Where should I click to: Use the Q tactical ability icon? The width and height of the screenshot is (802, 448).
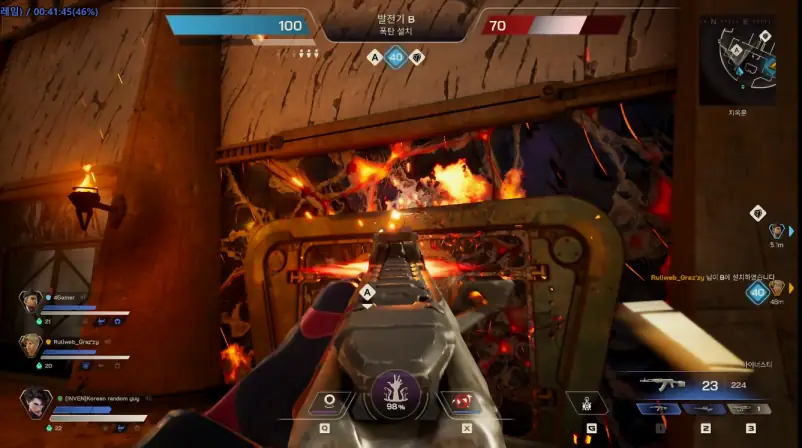(x=327, y=403)
